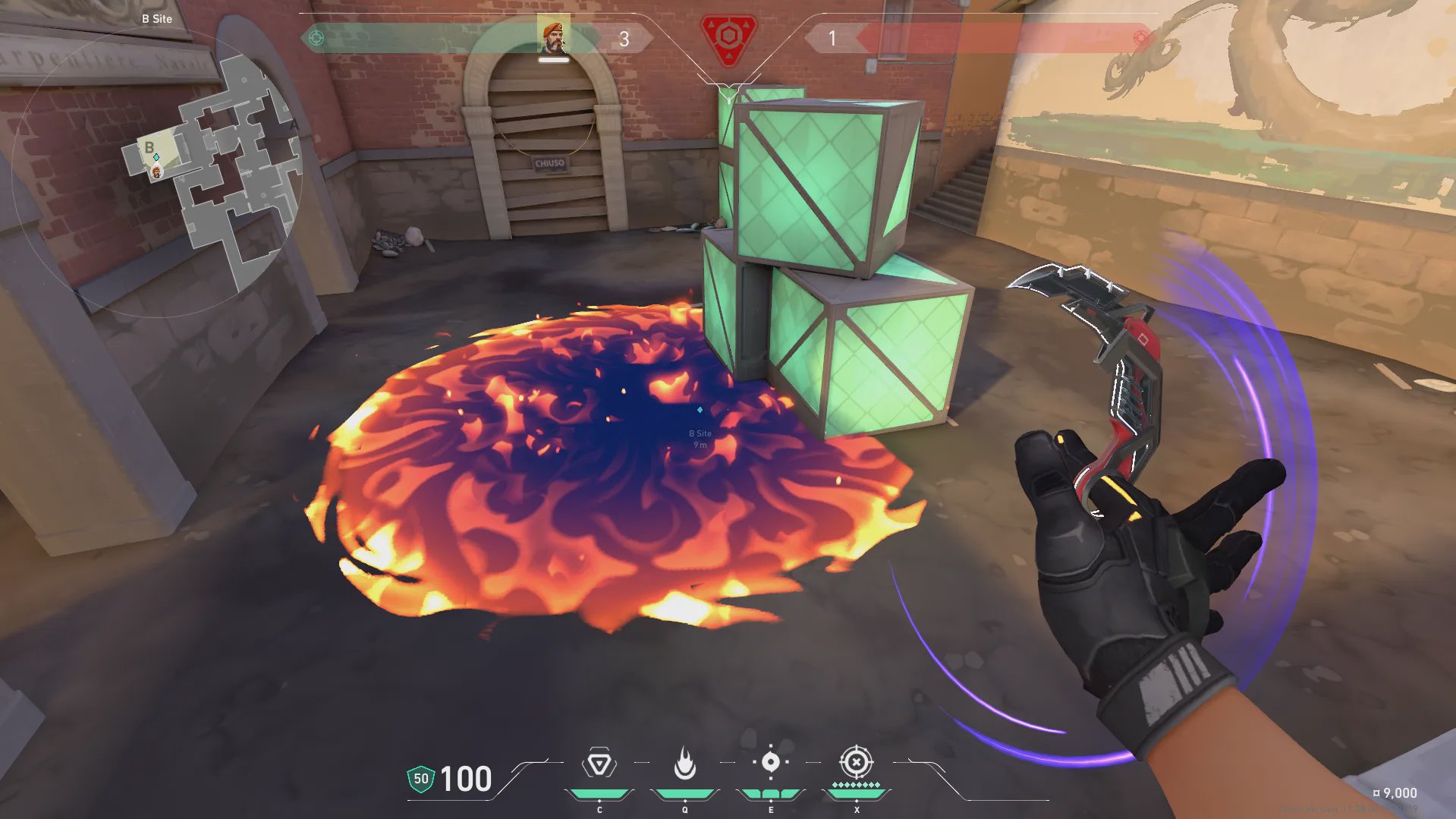Select the Brimstone portrait in the team bar
This screenshot has height=819, width=1456.
554,35
